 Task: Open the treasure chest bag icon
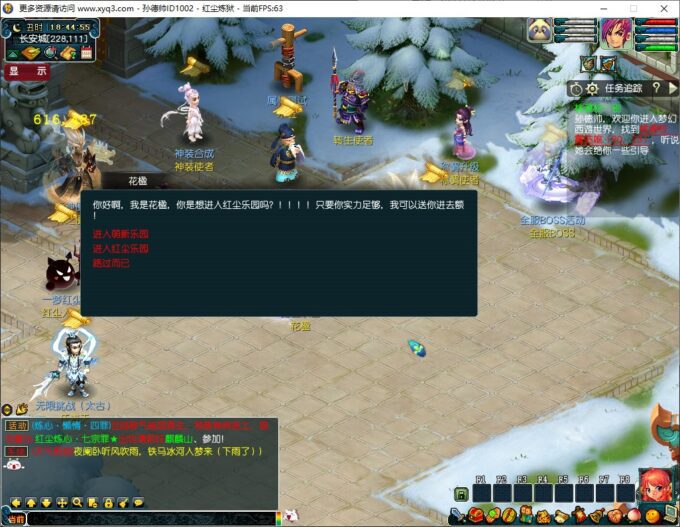[476, 515]
